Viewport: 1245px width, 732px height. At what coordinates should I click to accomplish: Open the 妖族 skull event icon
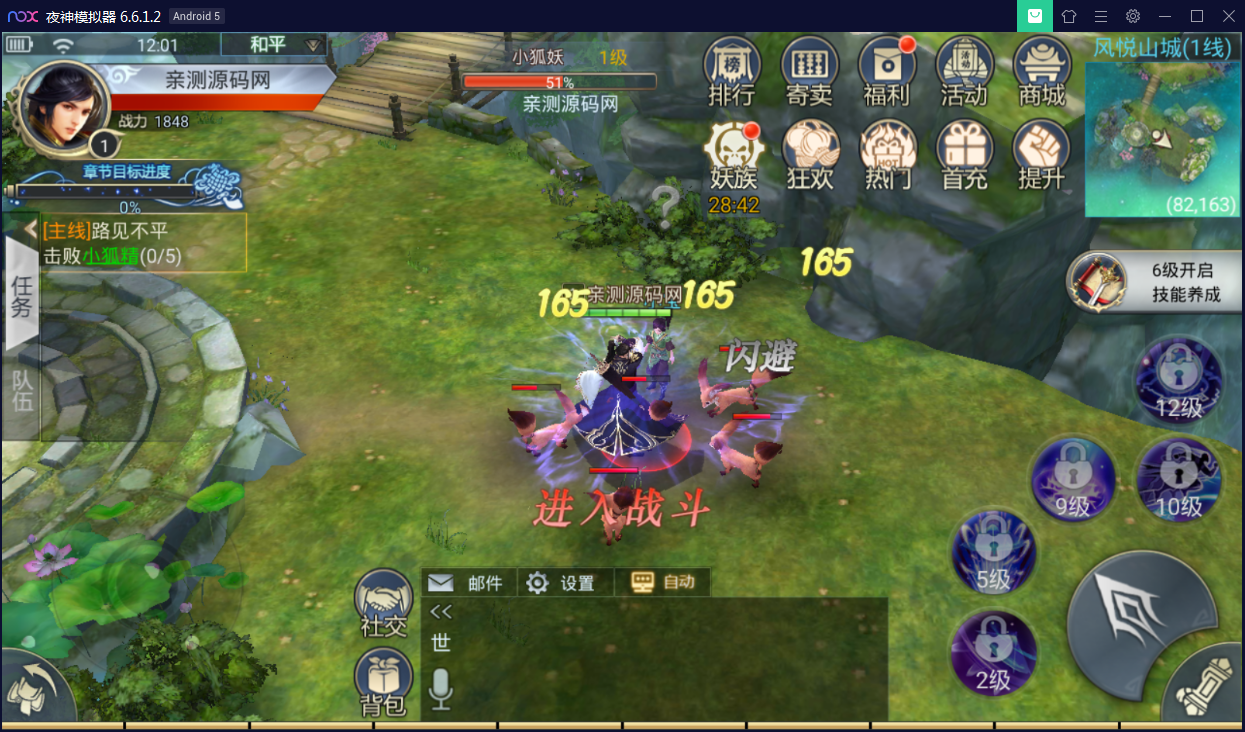point(733,156)
